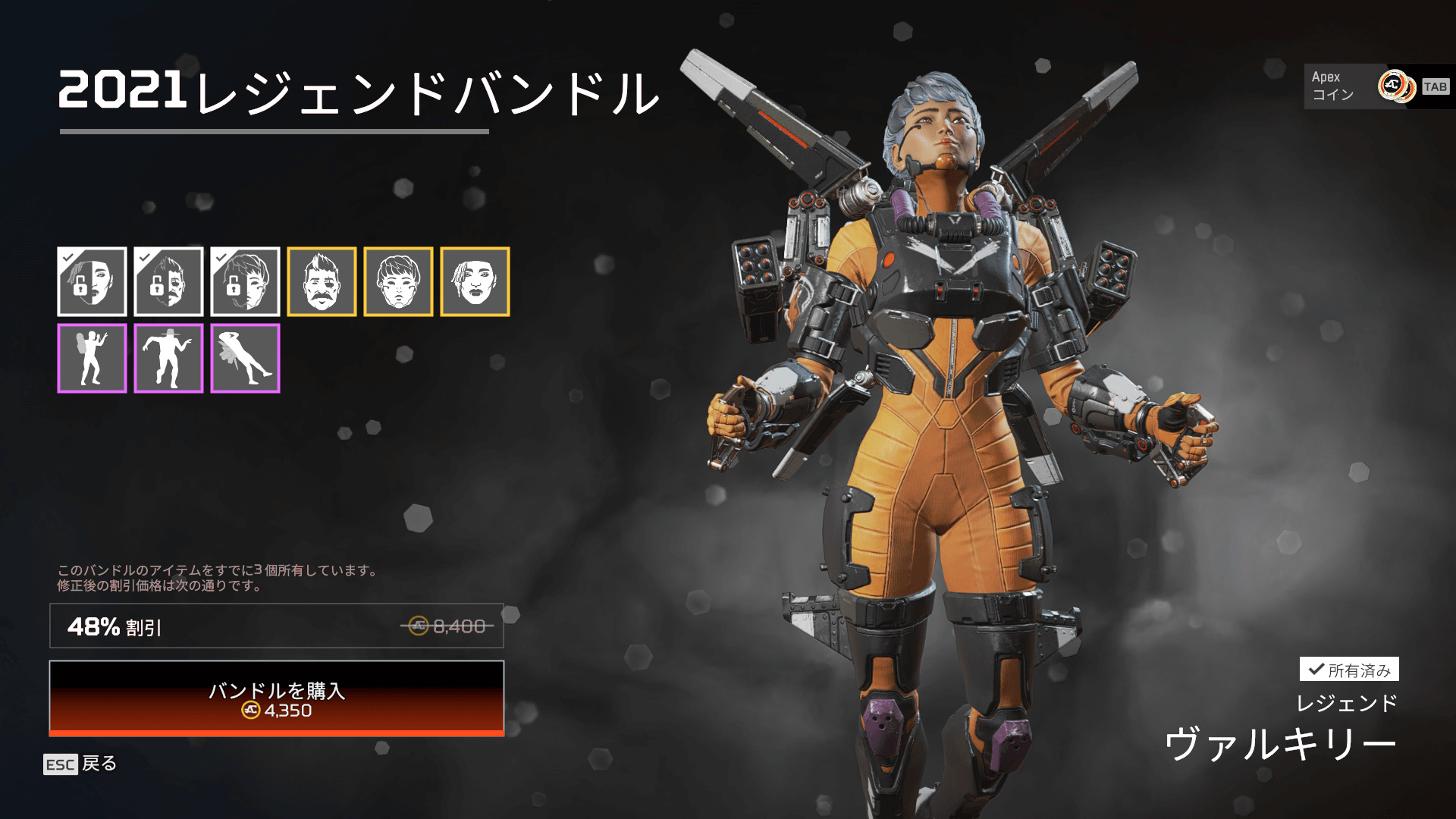Preview the gold-framed Fuse skin tile

pyautogui.click(x=322, y=281)
